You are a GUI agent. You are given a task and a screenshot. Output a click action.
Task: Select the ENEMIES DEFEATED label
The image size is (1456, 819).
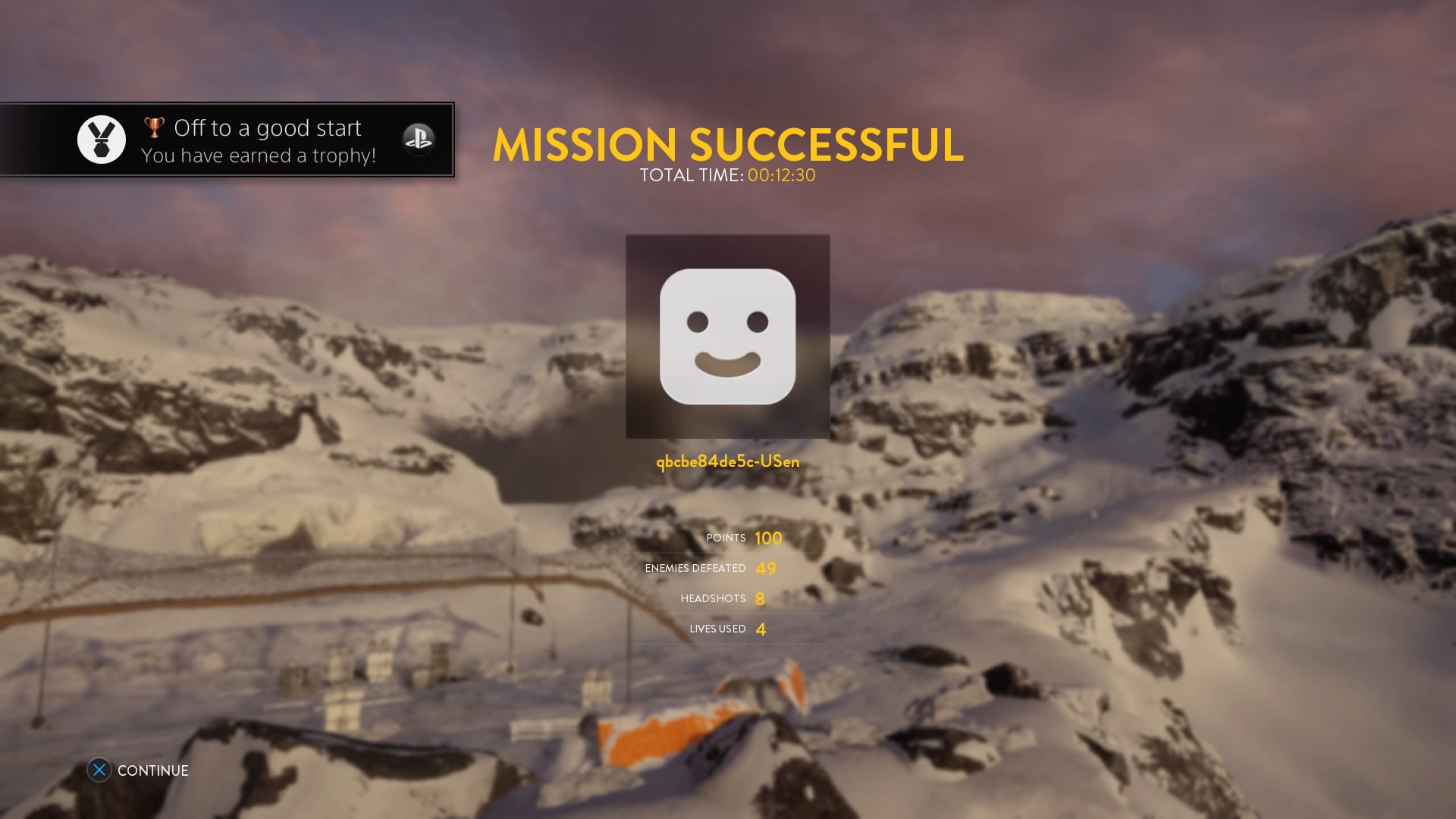pyautogui.click(x=695, y=568)
